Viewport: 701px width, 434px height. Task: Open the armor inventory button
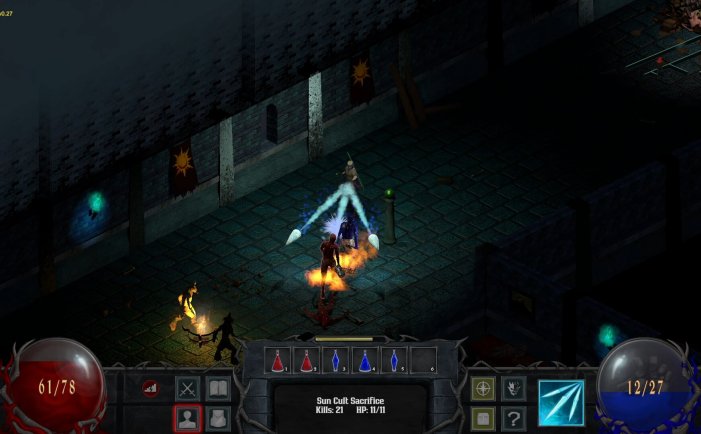[217, 418]
